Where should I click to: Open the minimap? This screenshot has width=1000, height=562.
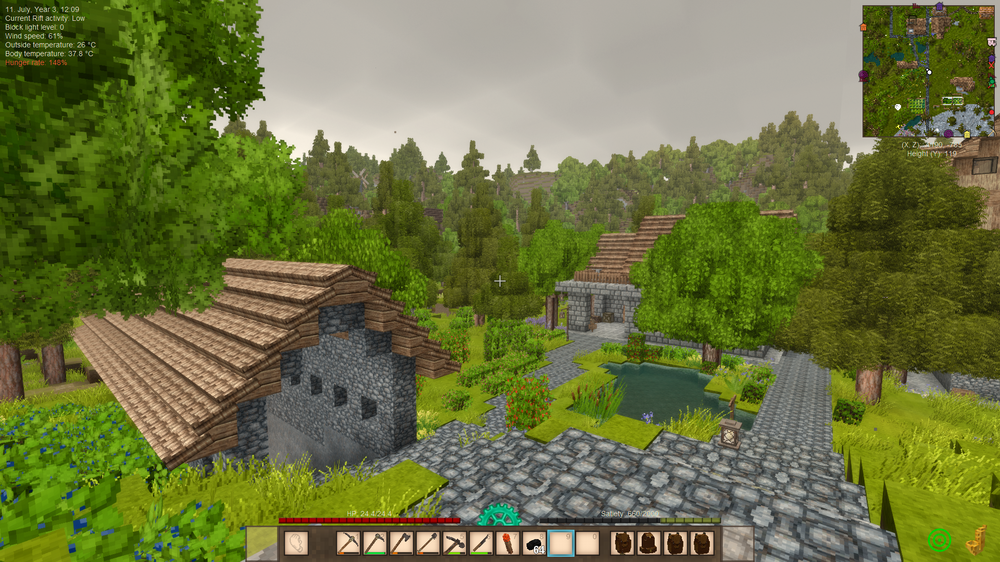click(x=929, y=71)
